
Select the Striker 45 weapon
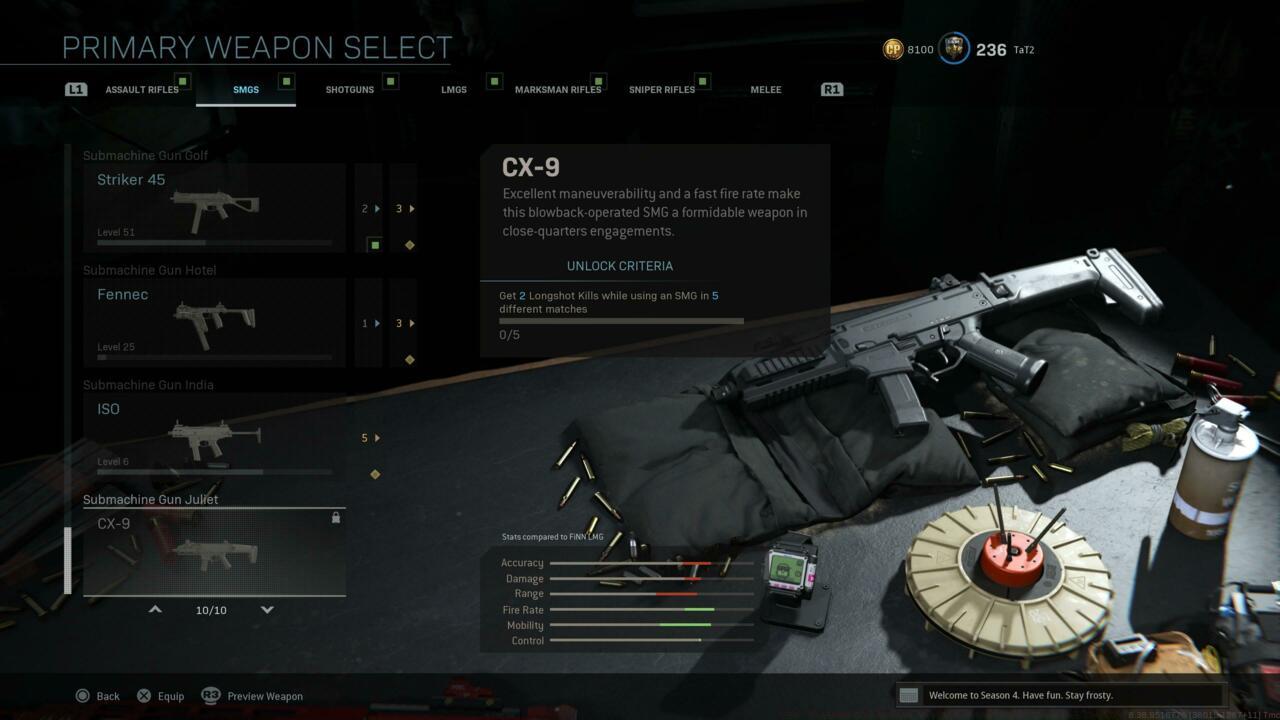214,208
